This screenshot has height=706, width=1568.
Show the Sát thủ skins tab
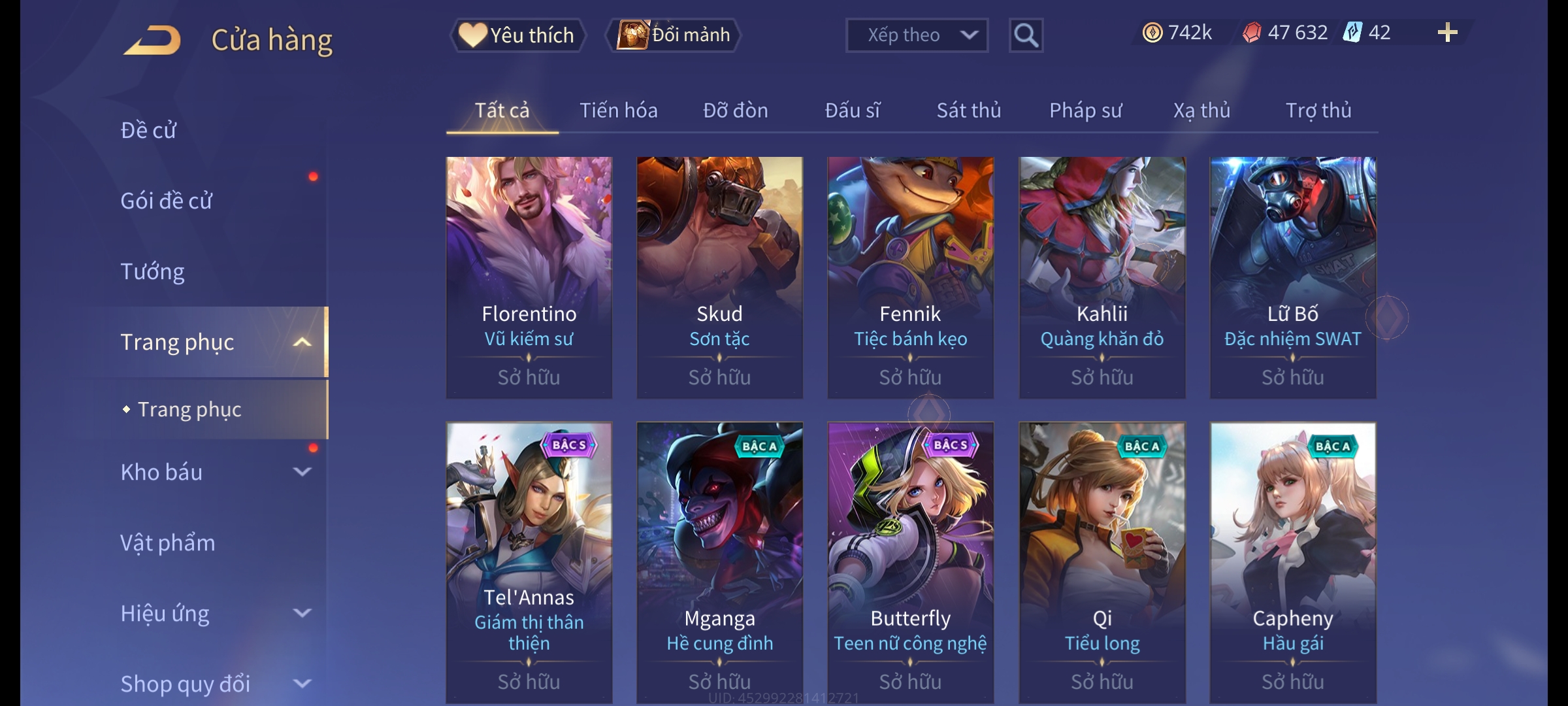point(968,110)
